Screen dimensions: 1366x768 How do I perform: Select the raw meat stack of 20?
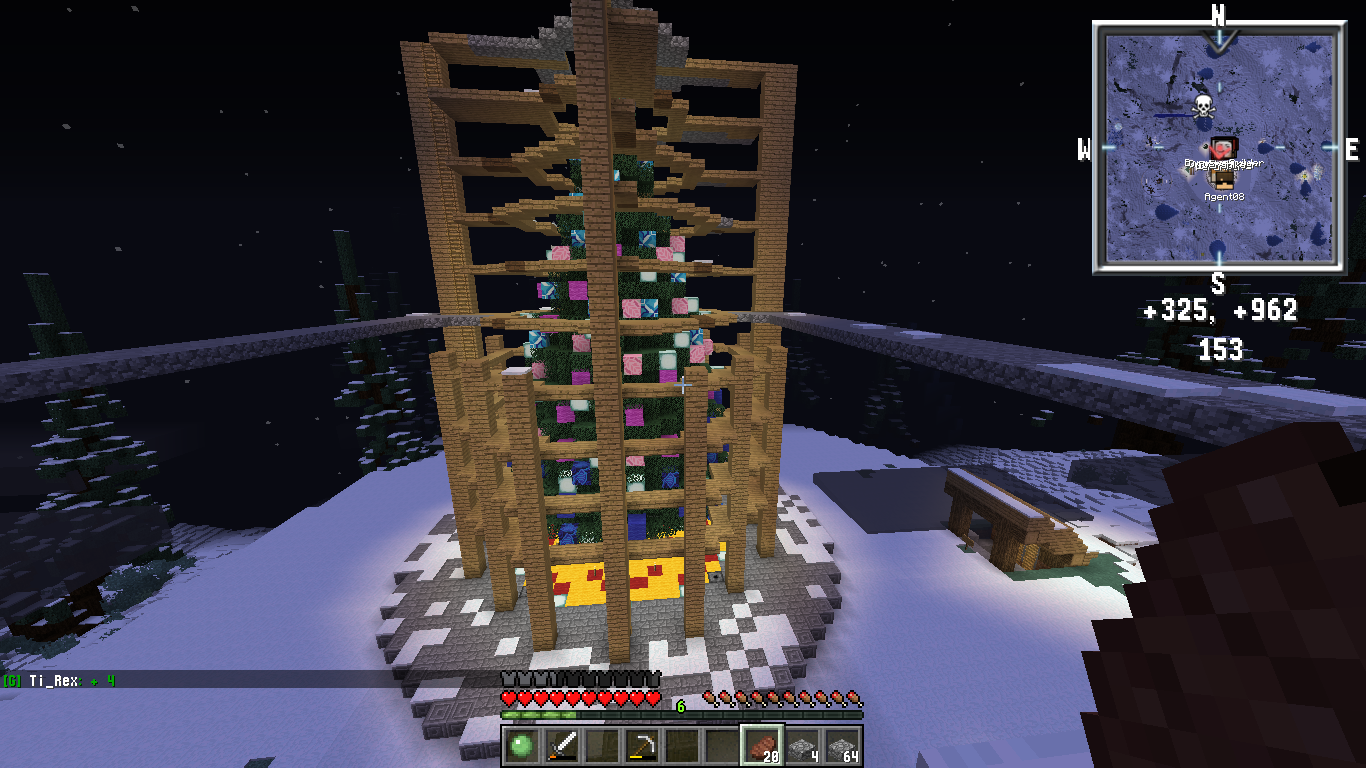pyautogui.click(x=762, y=745)
